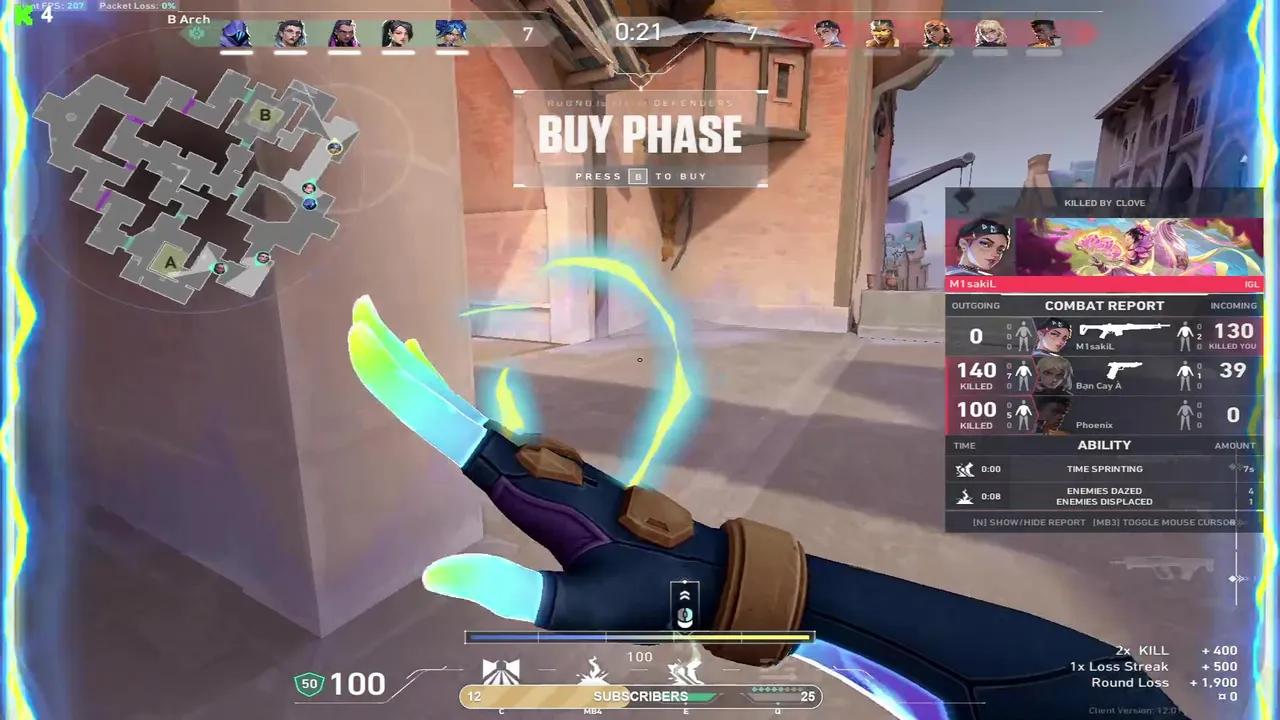
Task: Click the green shield icon beside the health counter
Action: [x=308, y=683]
